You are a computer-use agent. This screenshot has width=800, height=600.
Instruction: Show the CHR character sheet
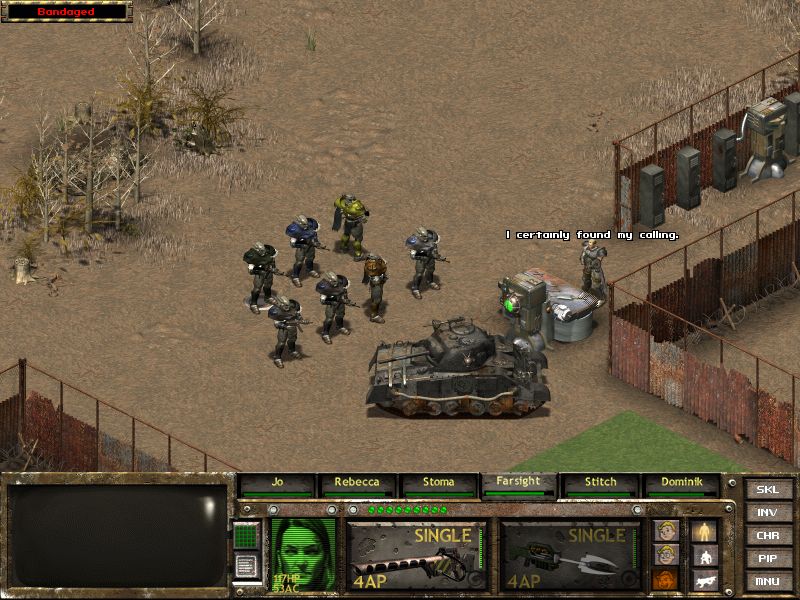pyautogui.click(x=767, y=536)
